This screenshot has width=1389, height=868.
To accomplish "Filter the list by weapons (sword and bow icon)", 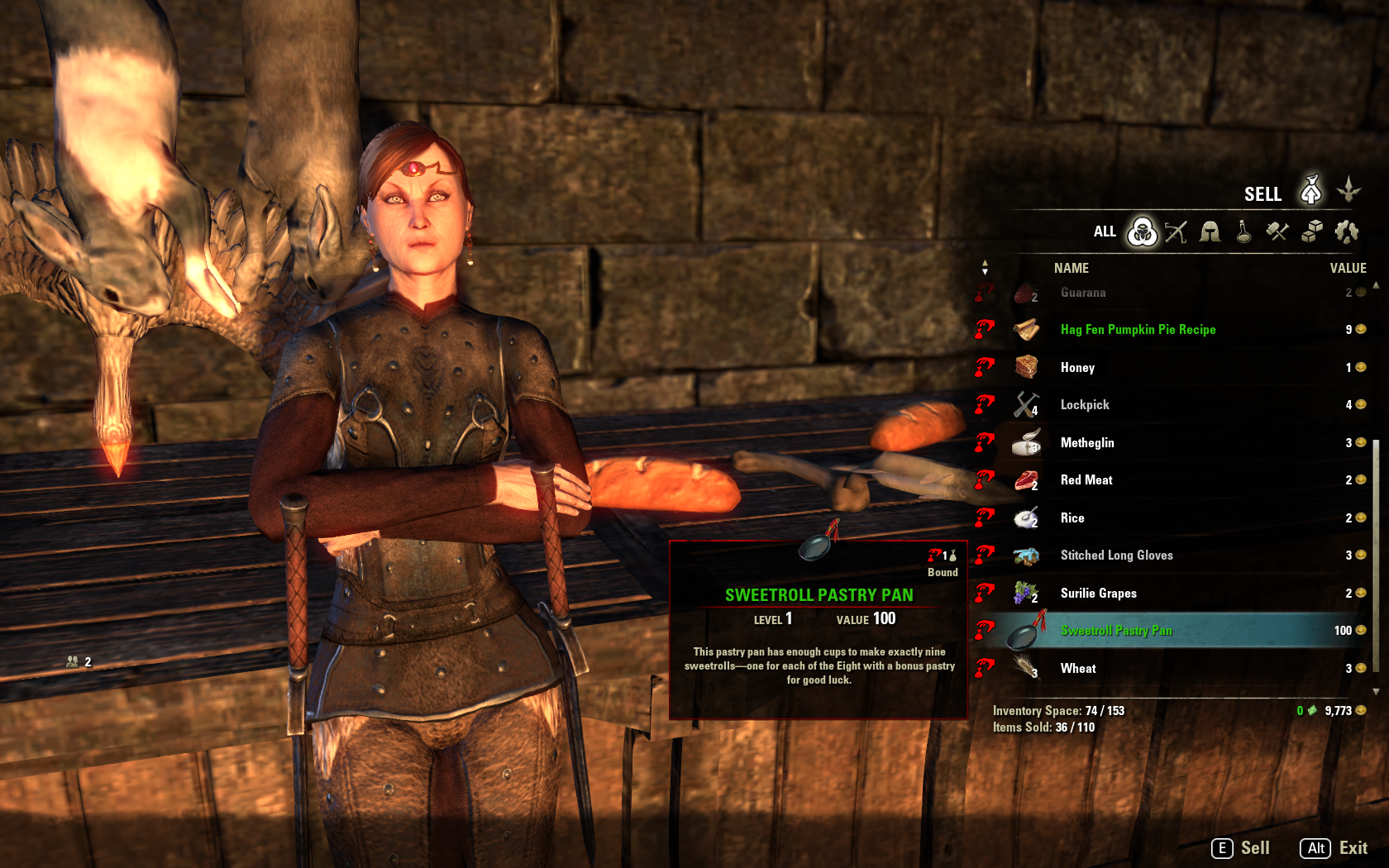I will click(x=1176, y=232).
